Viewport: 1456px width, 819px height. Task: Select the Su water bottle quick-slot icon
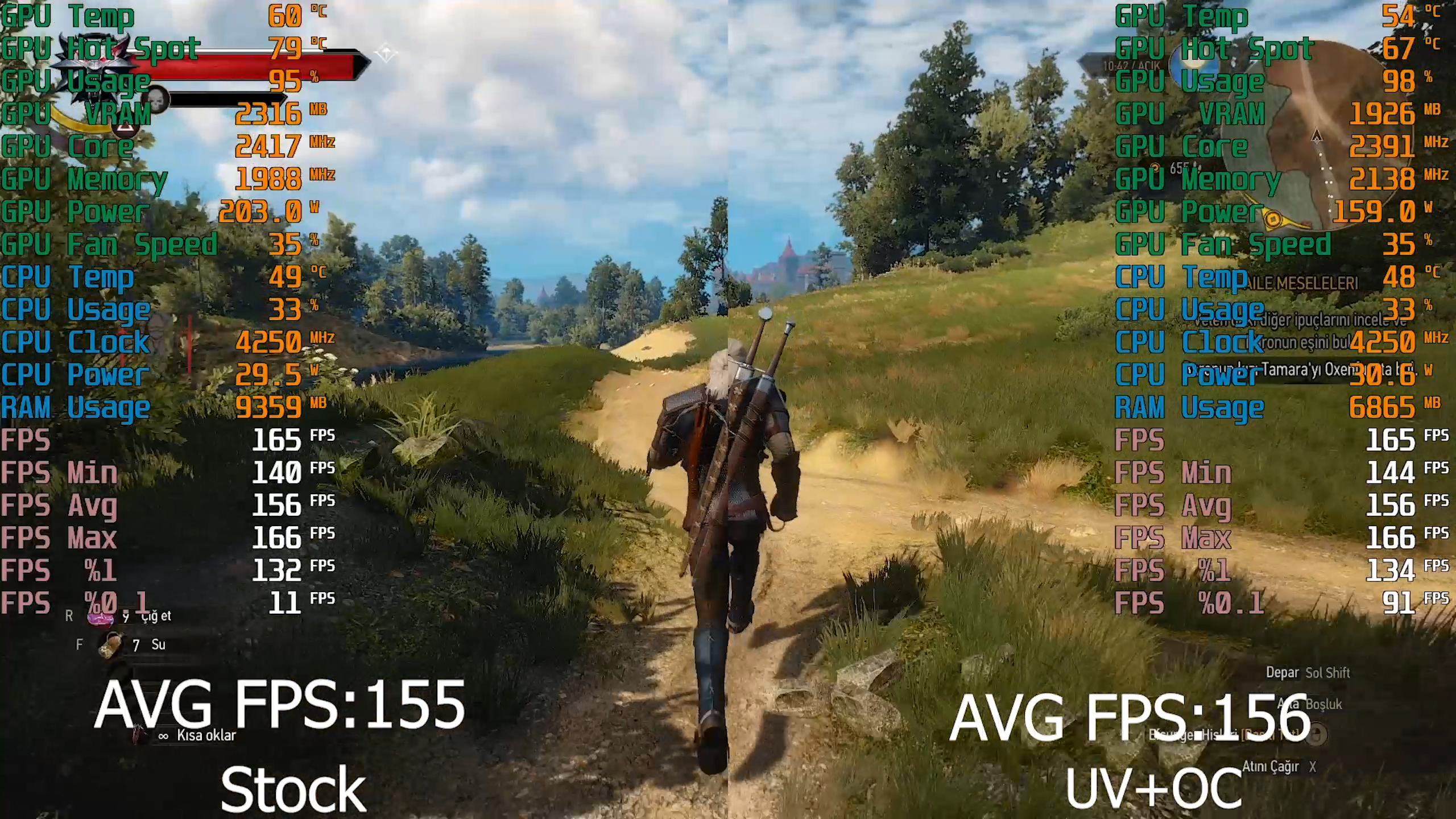point(111,646)
